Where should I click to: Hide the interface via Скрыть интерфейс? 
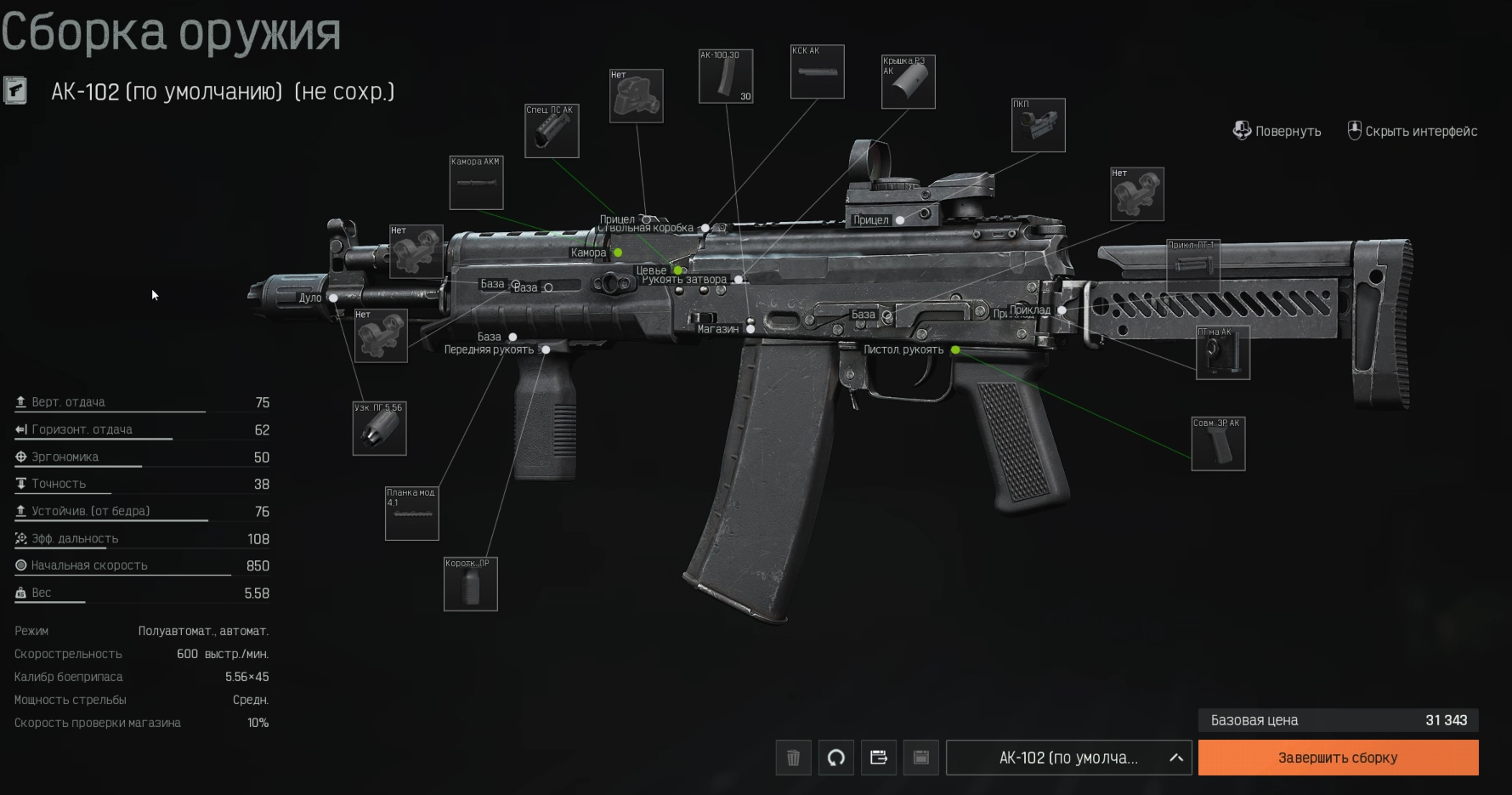coord(1413,131)
